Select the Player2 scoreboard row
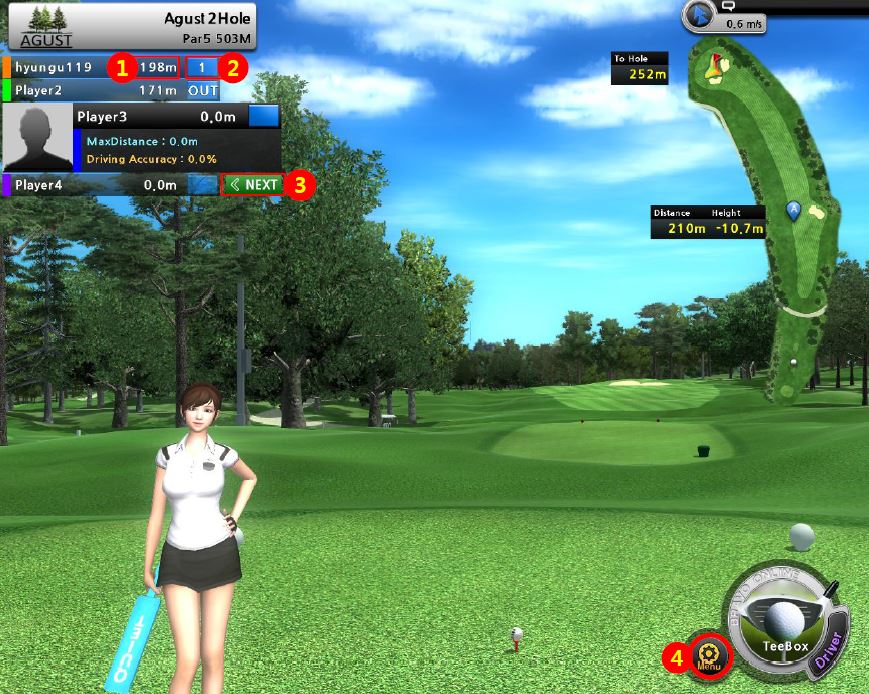Viewport: 869px width, 694px height. (55, 91)
